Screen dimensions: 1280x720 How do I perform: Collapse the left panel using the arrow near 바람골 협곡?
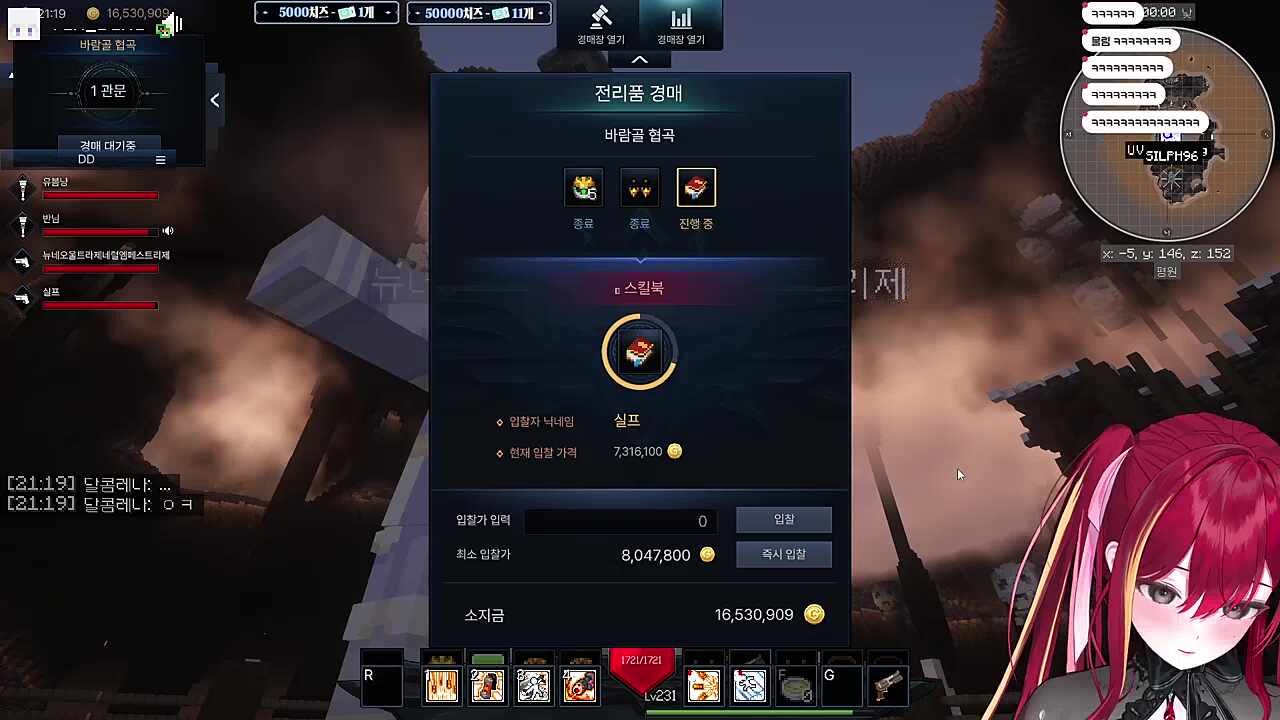[214, 99]
